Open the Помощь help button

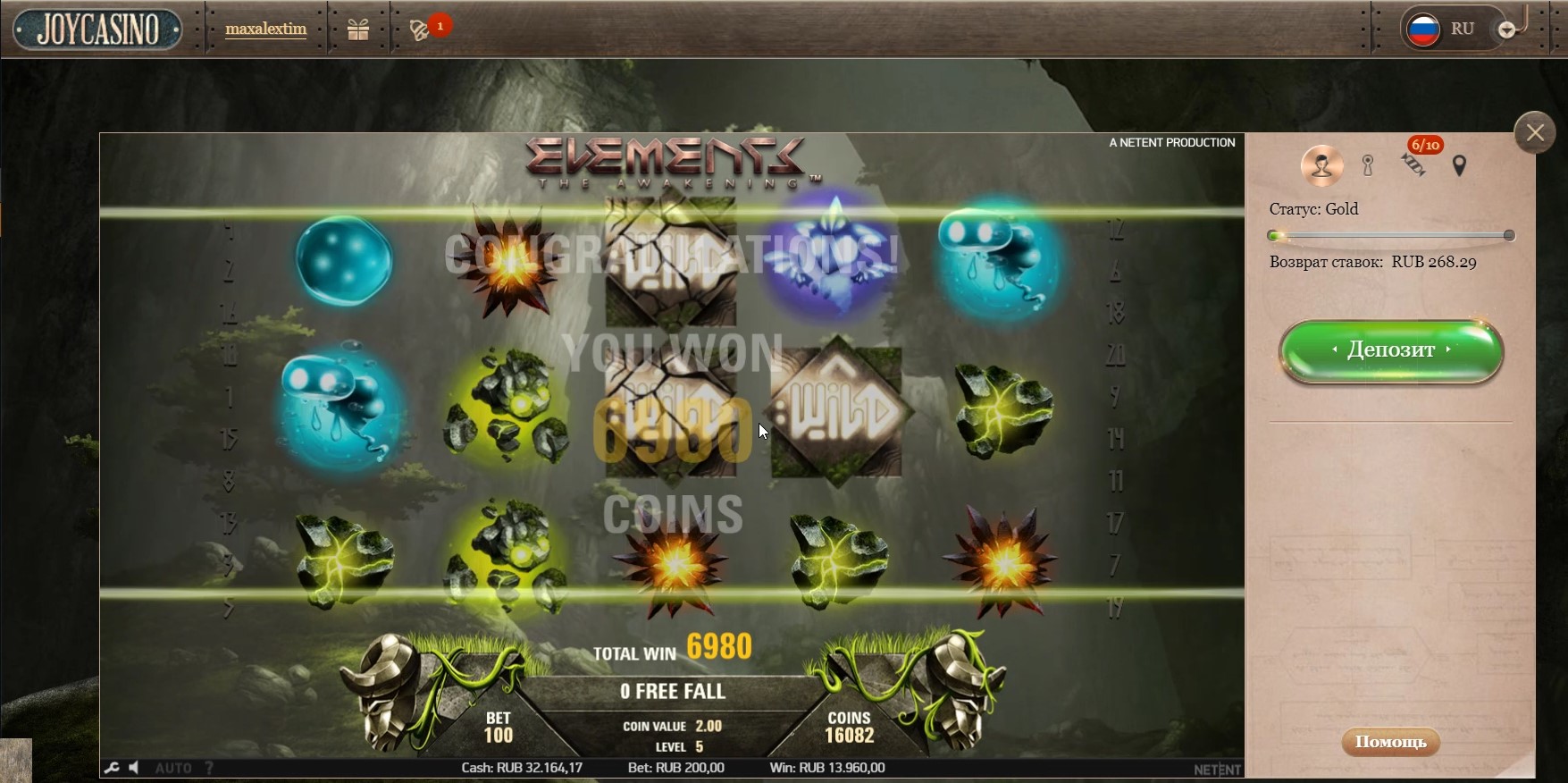point(1390,742)
